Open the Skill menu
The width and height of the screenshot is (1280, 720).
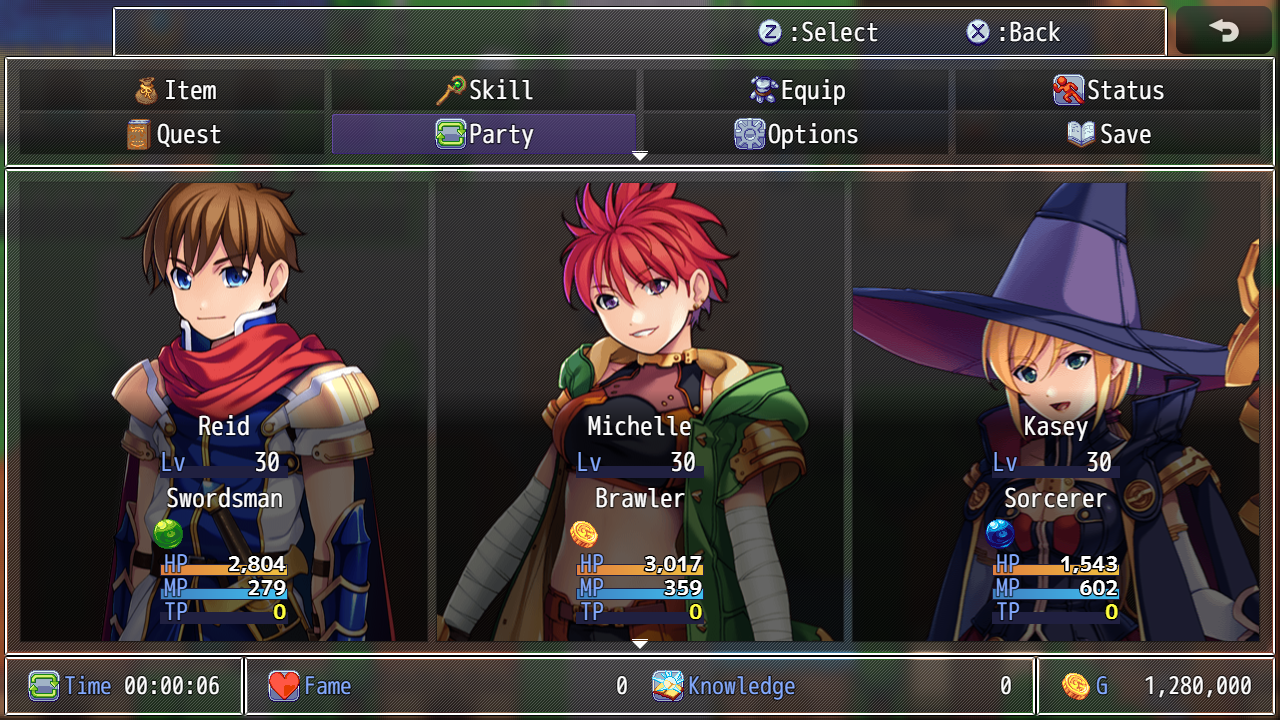click(484, 91)
